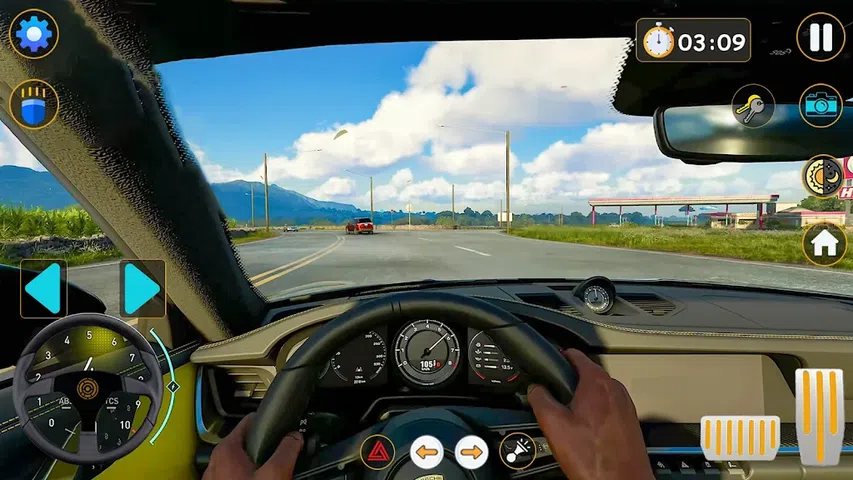Steer right with the cyan arrow
This screenshot has width=853, height=480.
point(142,289)
